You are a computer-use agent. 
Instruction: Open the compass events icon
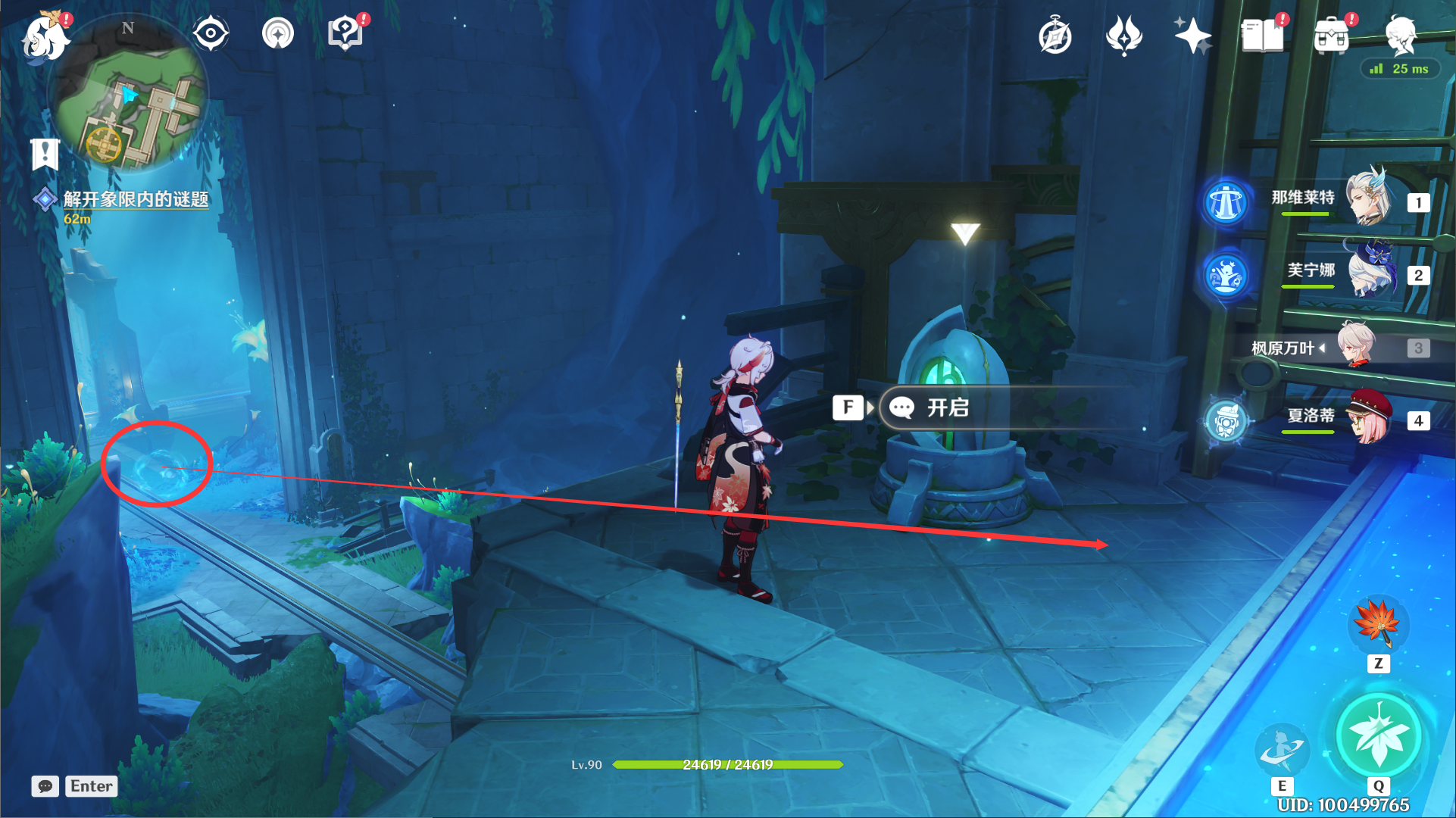[1055, 36]
